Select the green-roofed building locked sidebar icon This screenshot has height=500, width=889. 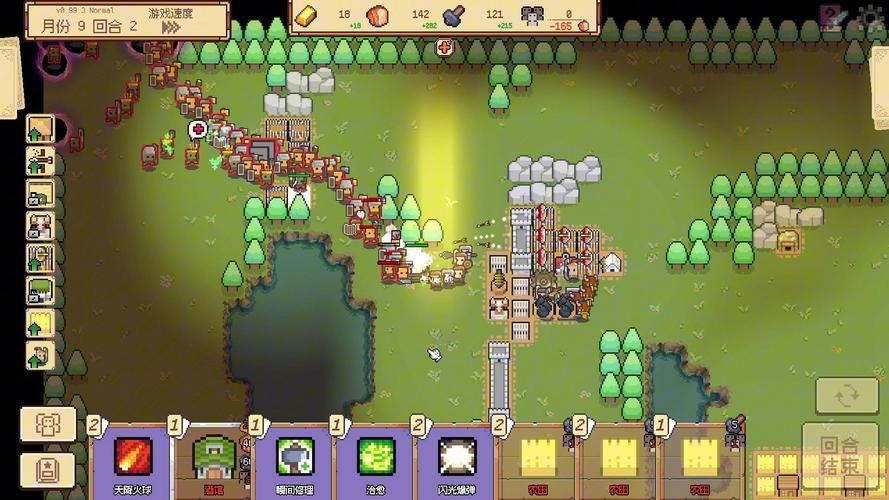40,290
